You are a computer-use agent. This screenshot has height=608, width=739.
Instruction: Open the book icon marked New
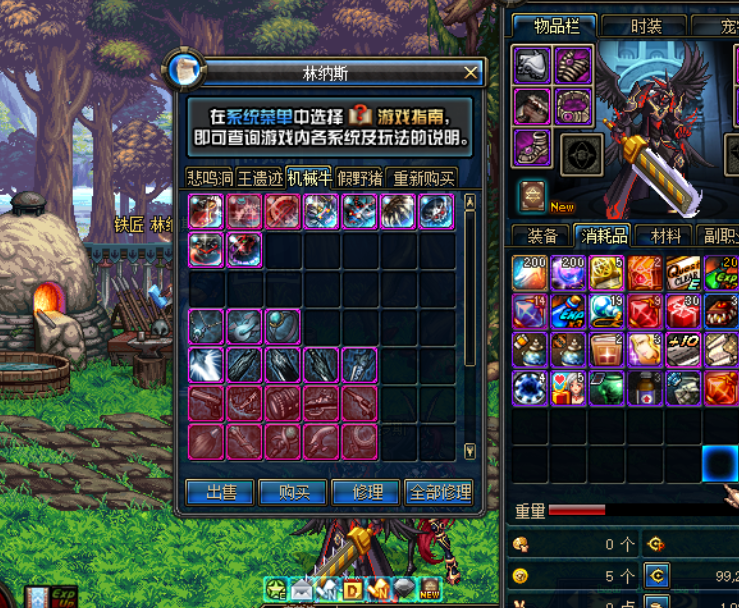click(x=533, y=195)
